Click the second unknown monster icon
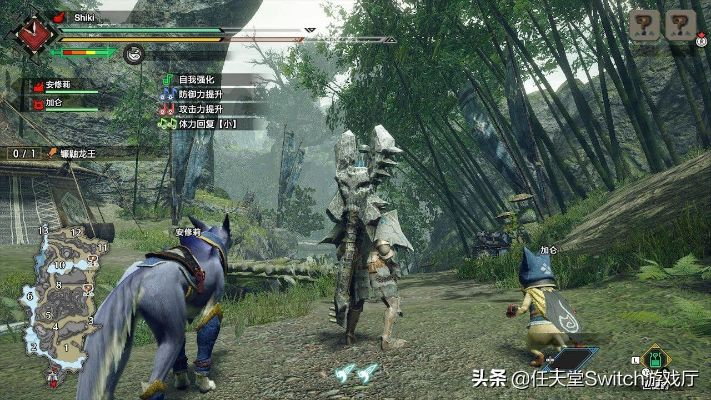Viewport: 711px width, 400px height. tap(680, 24)
